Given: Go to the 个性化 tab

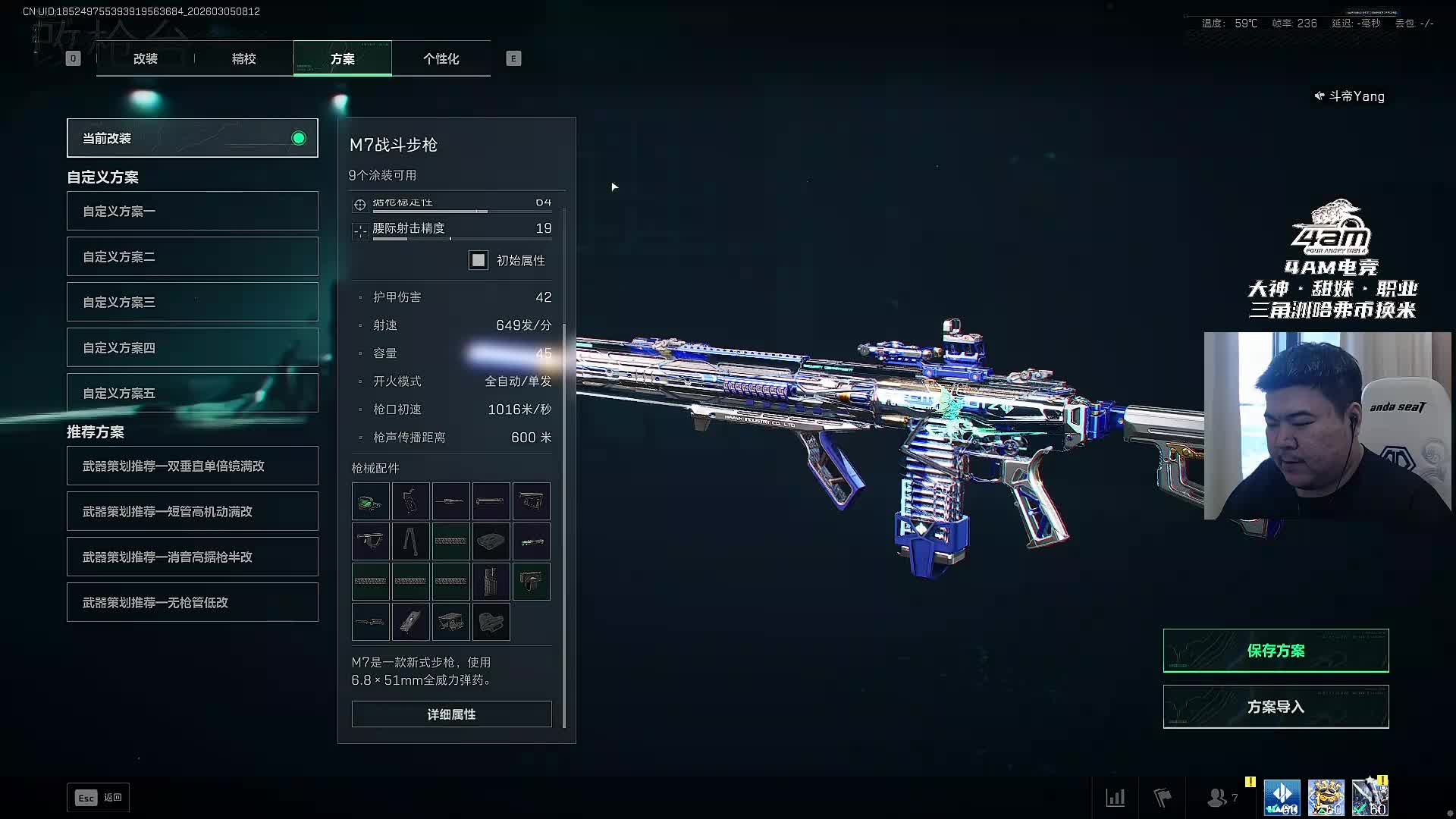Looking at the screenshot, I should 441,58.
